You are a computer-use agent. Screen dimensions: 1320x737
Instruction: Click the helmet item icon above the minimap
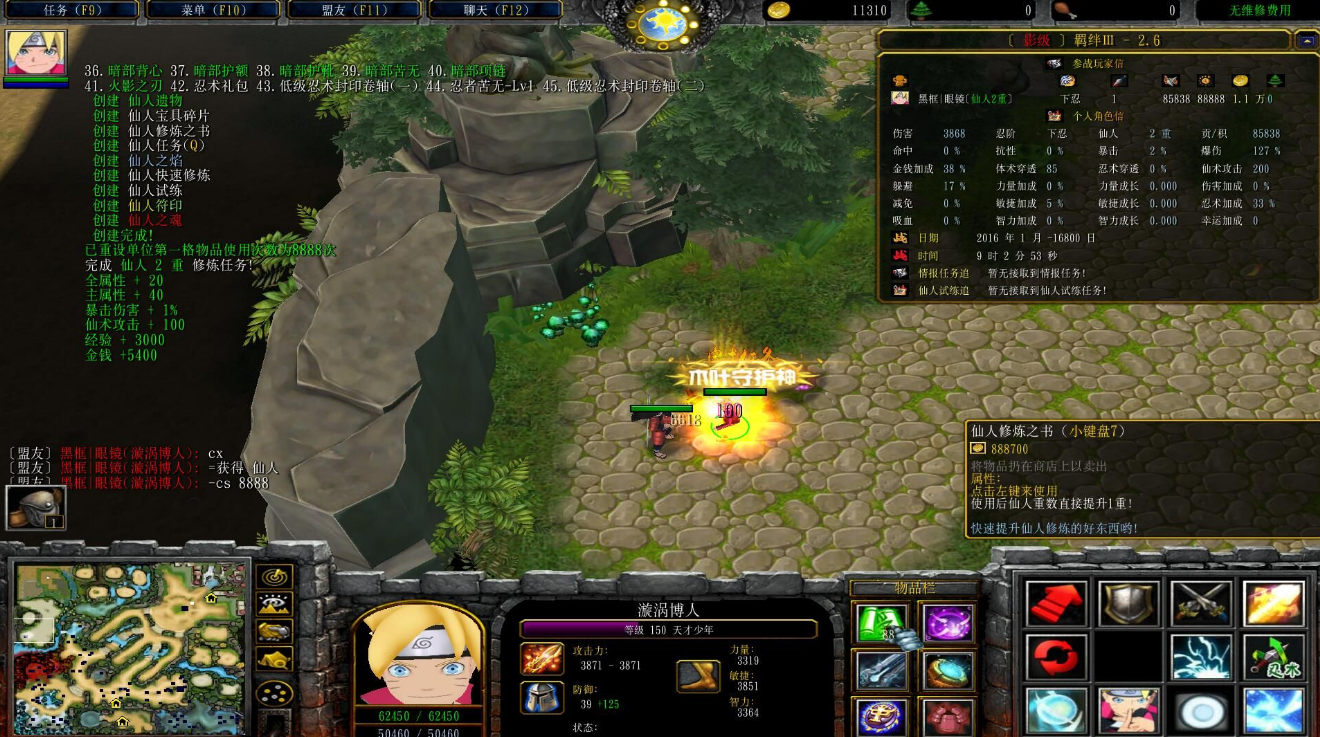36,507
